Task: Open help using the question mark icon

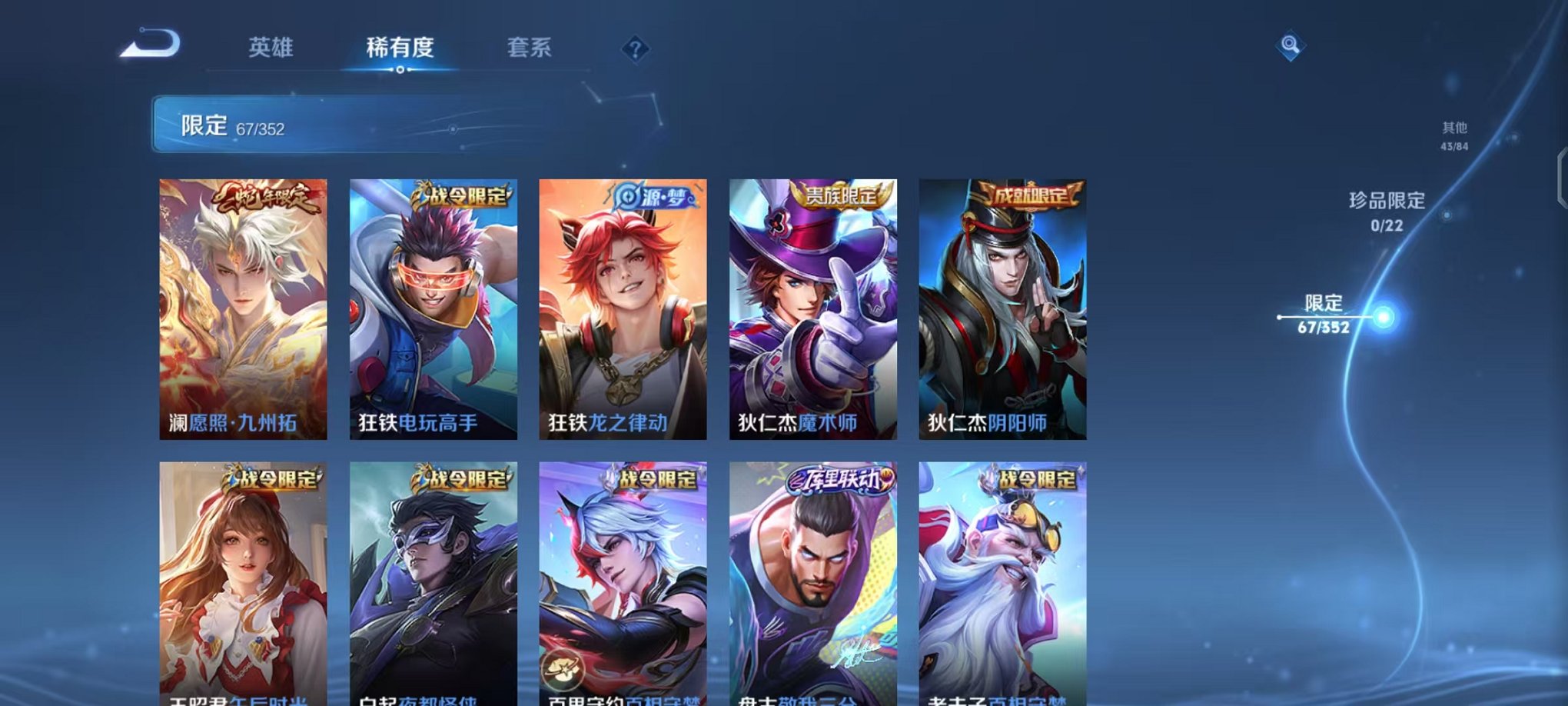Action: click(635, 49)
